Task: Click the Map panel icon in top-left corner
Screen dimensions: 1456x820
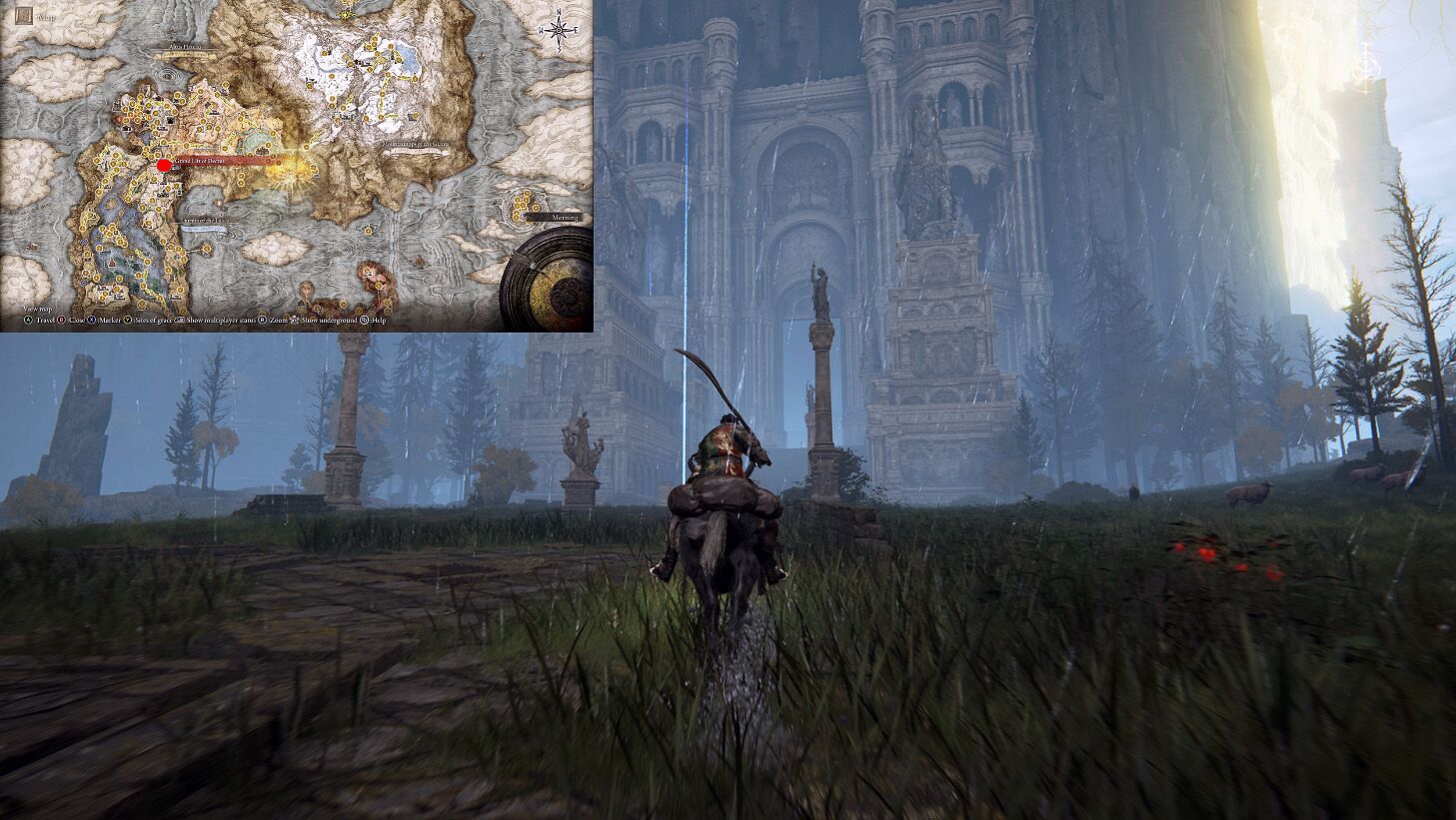Action: pos(24,16)
